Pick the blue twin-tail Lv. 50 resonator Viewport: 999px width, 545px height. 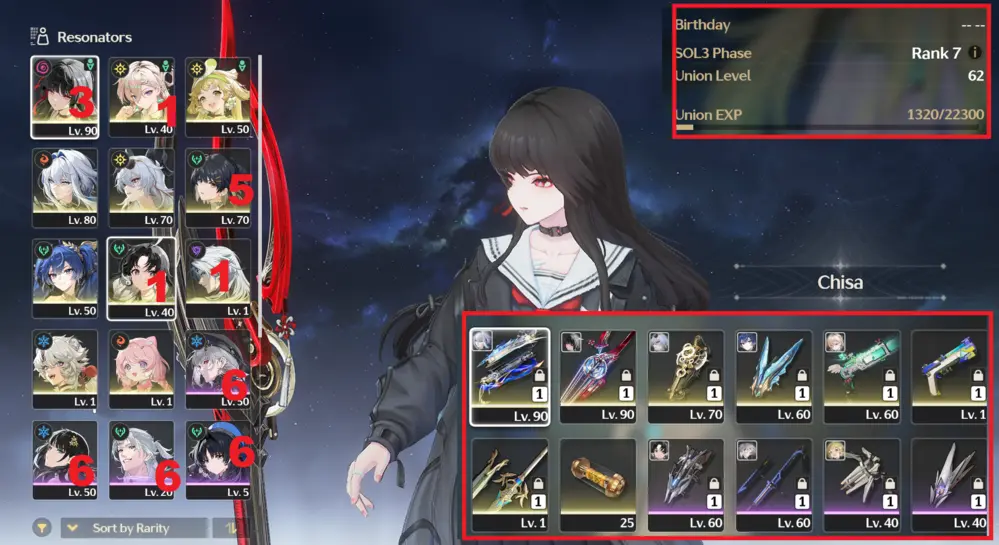click(x=64, y=278)
